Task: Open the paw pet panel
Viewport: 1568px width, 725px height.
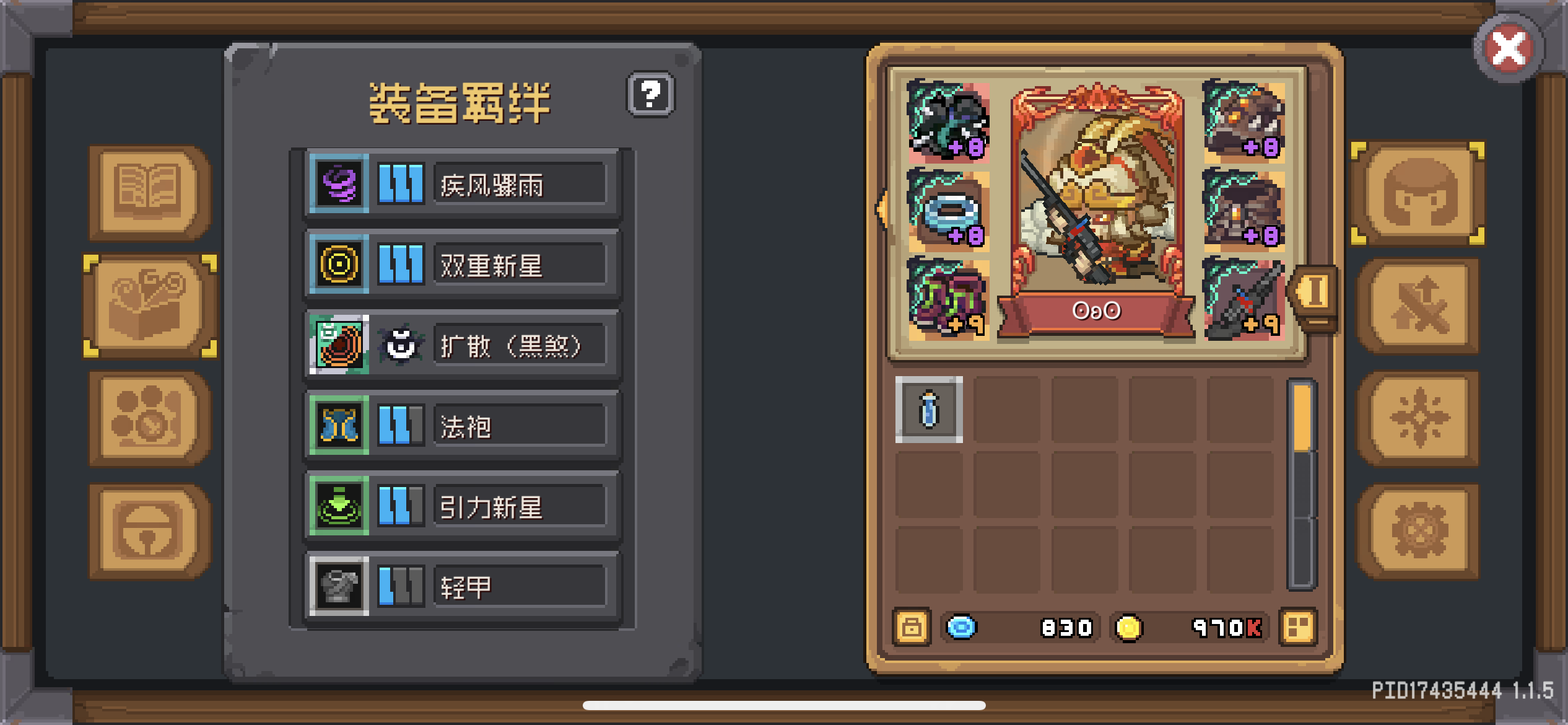Action: pos(149,418)
